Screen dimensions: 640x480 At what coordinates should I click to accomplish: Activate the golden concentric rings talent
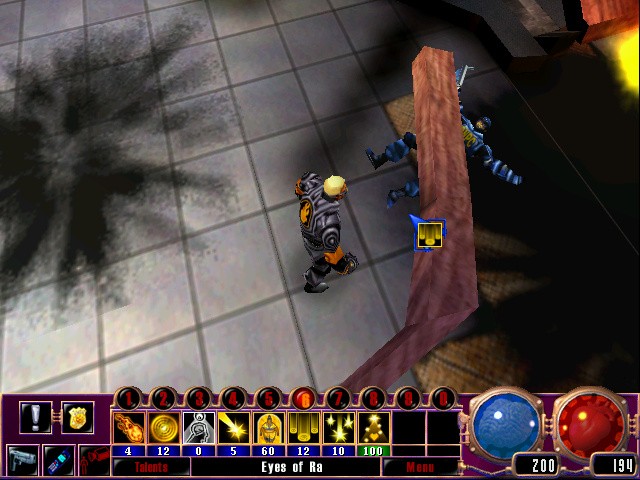click(164, 428)
